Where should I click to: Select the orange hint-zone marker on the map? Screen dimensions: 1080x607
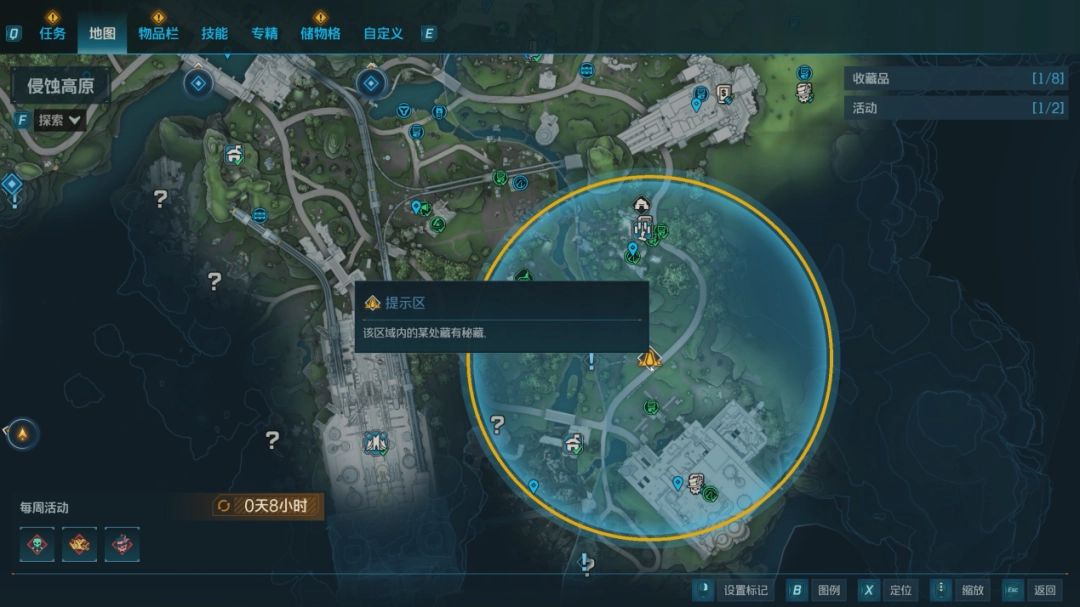[x=649, y=358]
